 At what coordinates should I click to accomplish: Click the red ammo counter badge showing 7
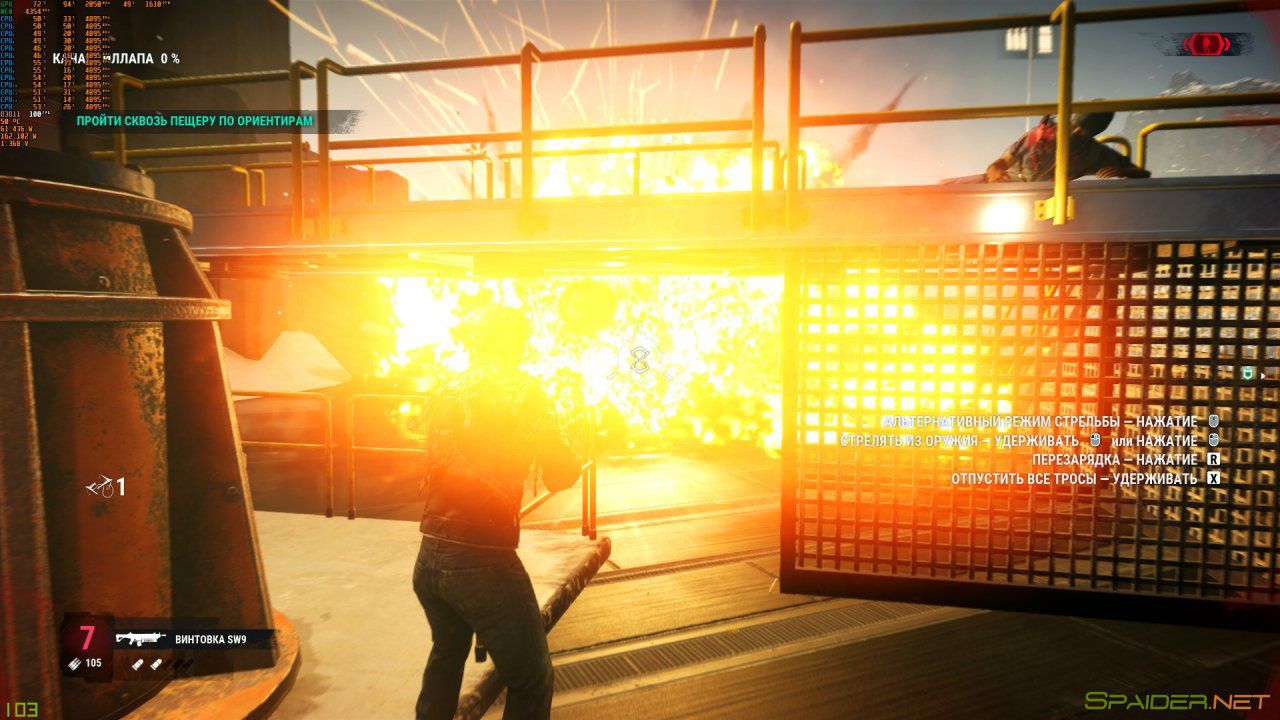tap(87, 637)
